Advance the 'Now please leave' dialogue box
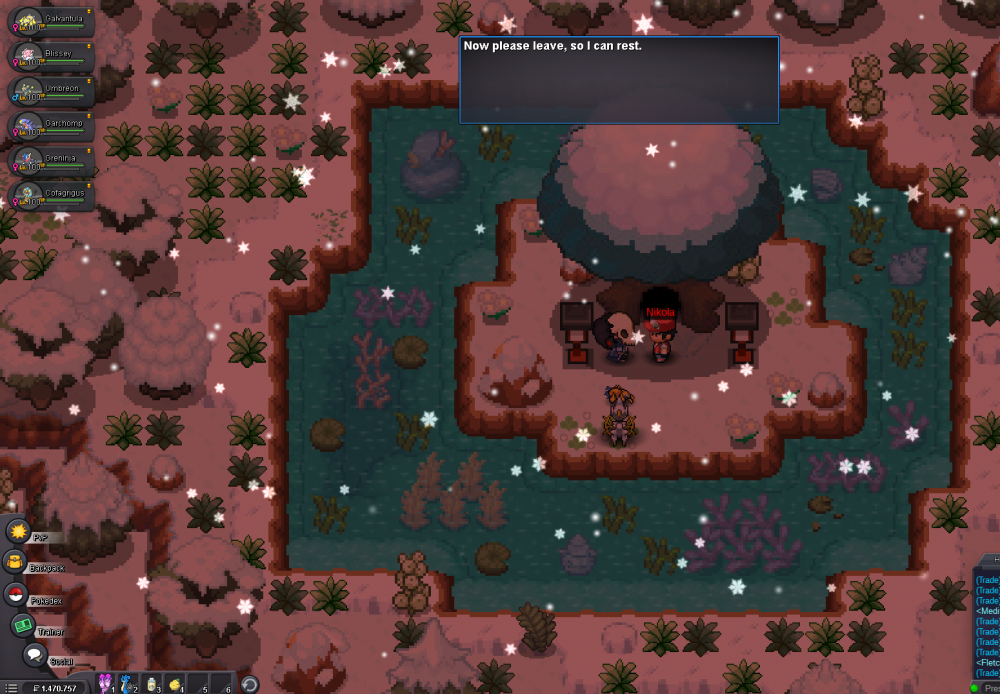This screenshot has width=1000, height=694. point(619,80)
